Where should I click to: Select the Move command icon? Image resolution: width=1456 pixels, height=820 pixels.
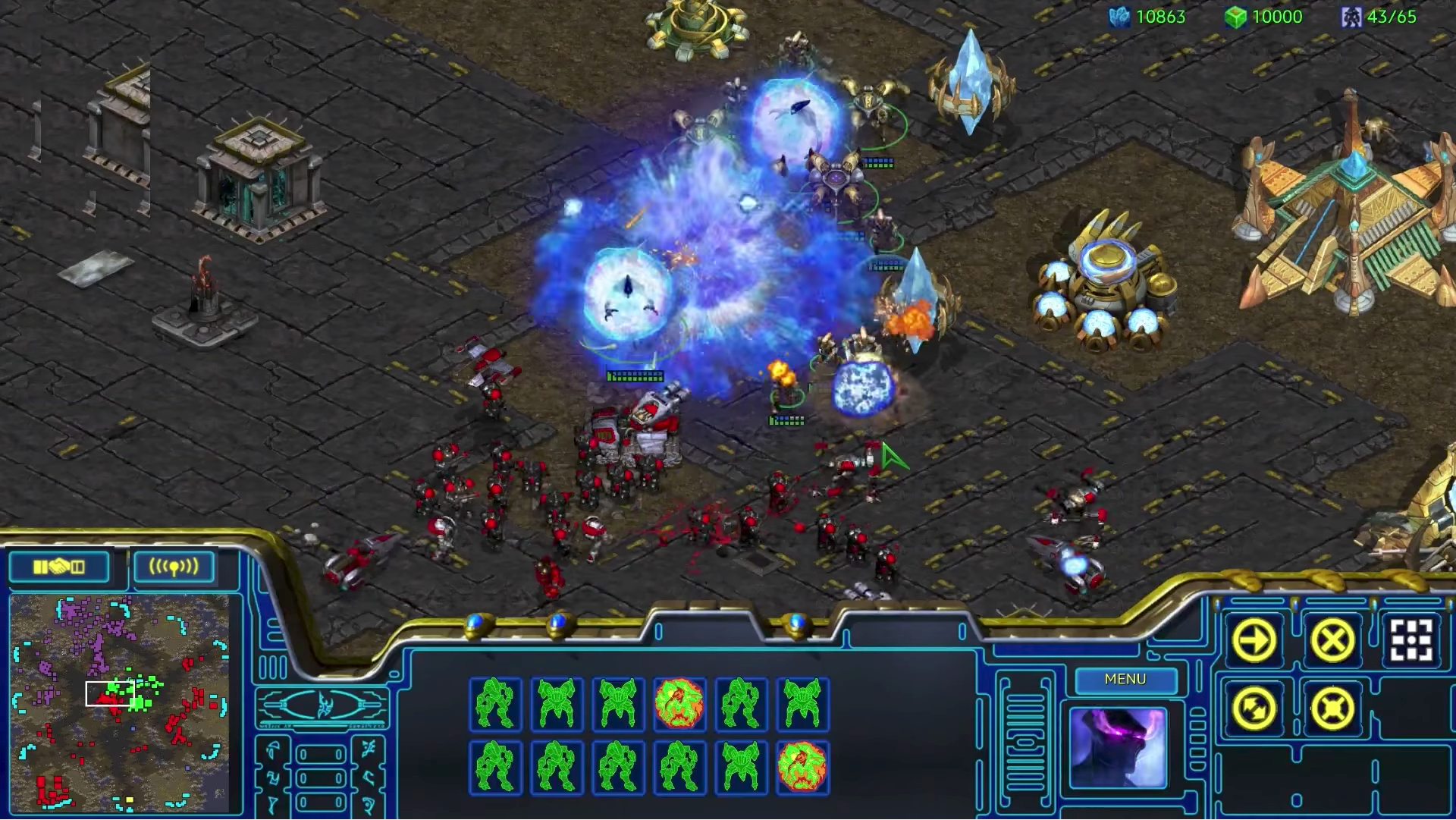(x=1255, y=641)
